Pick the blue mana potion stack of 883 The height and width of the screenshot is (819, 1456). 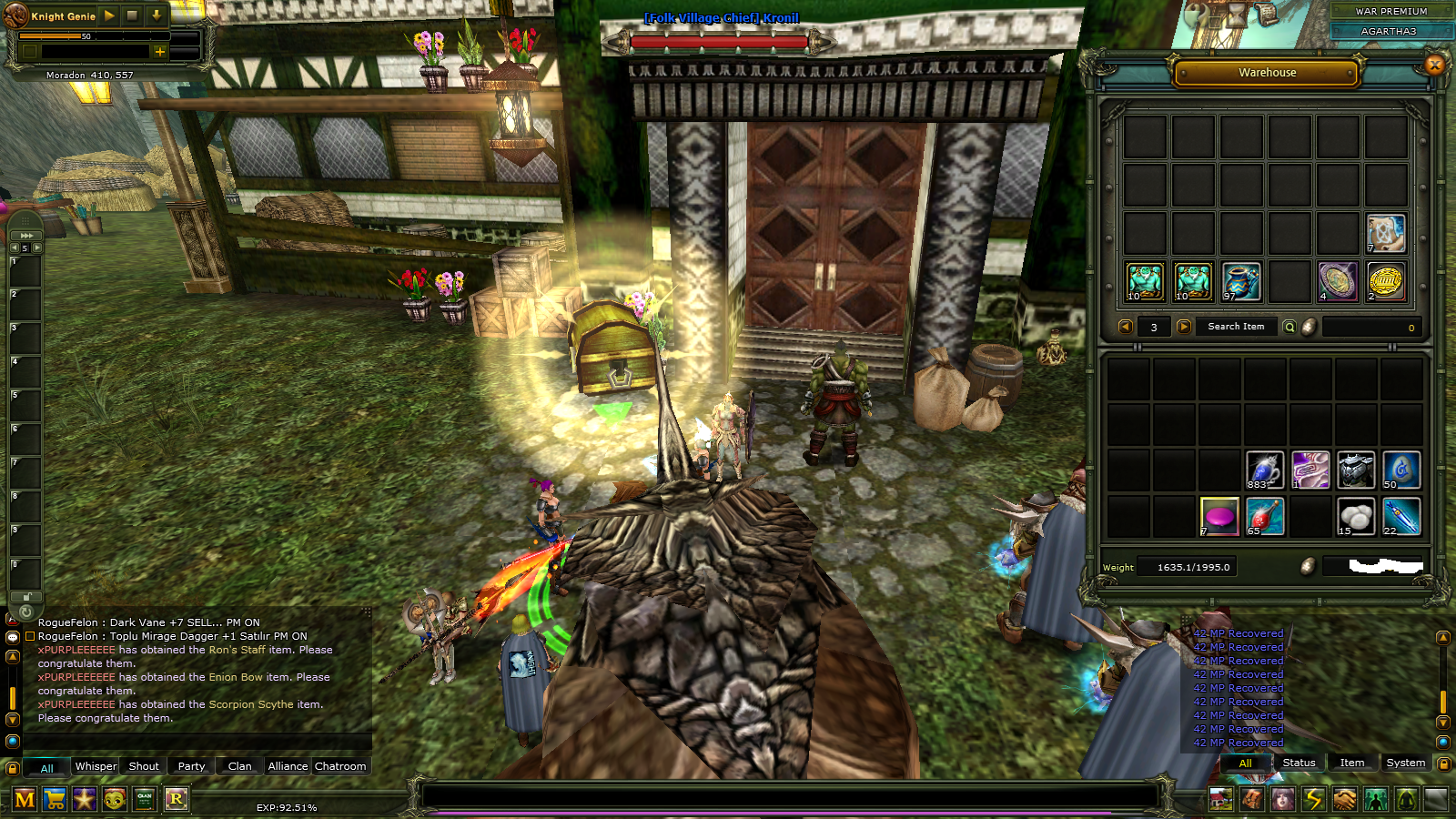[1264, 470]
